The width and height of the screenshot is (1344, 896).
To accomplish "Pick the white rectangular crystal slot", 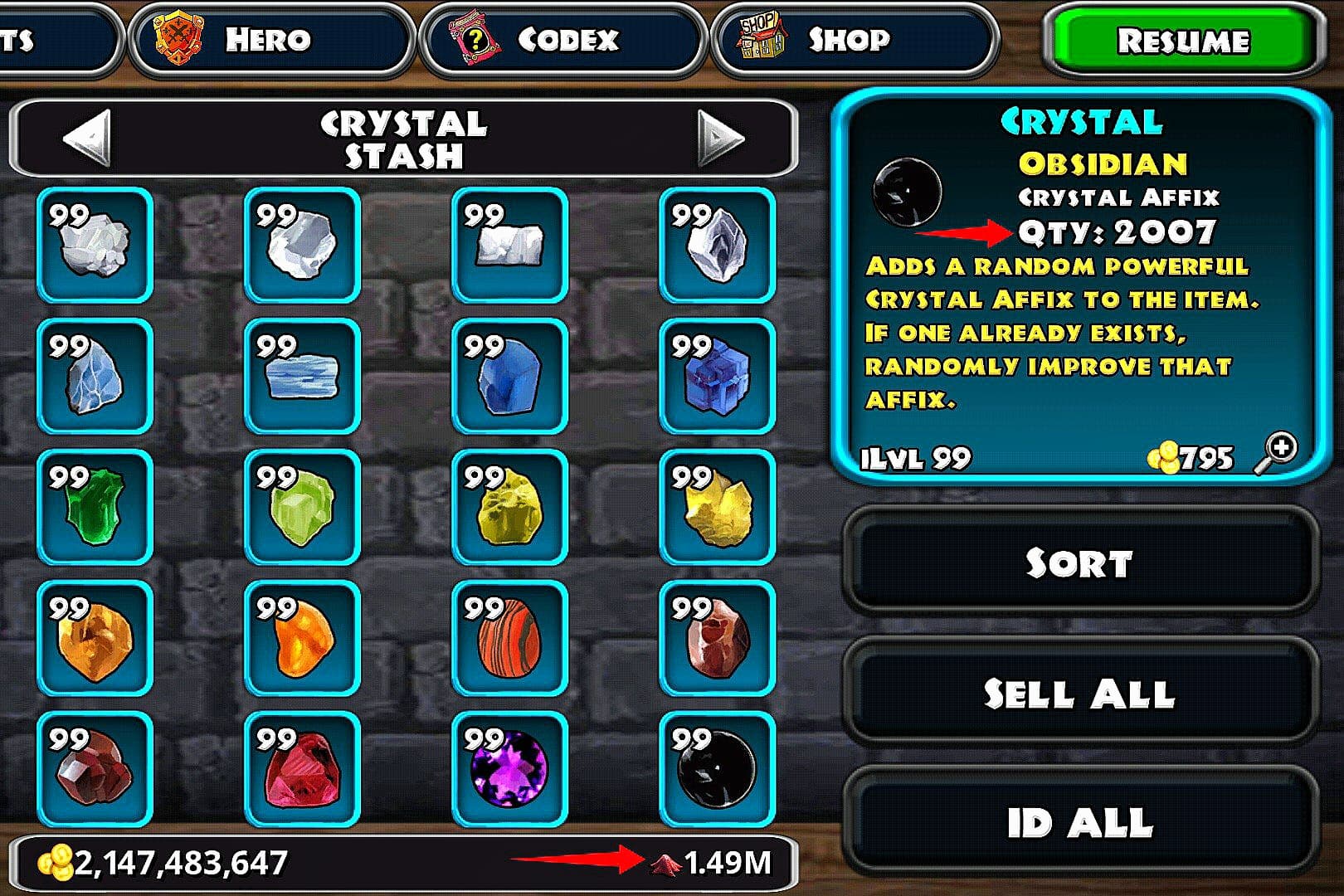I will pos(509,245).
